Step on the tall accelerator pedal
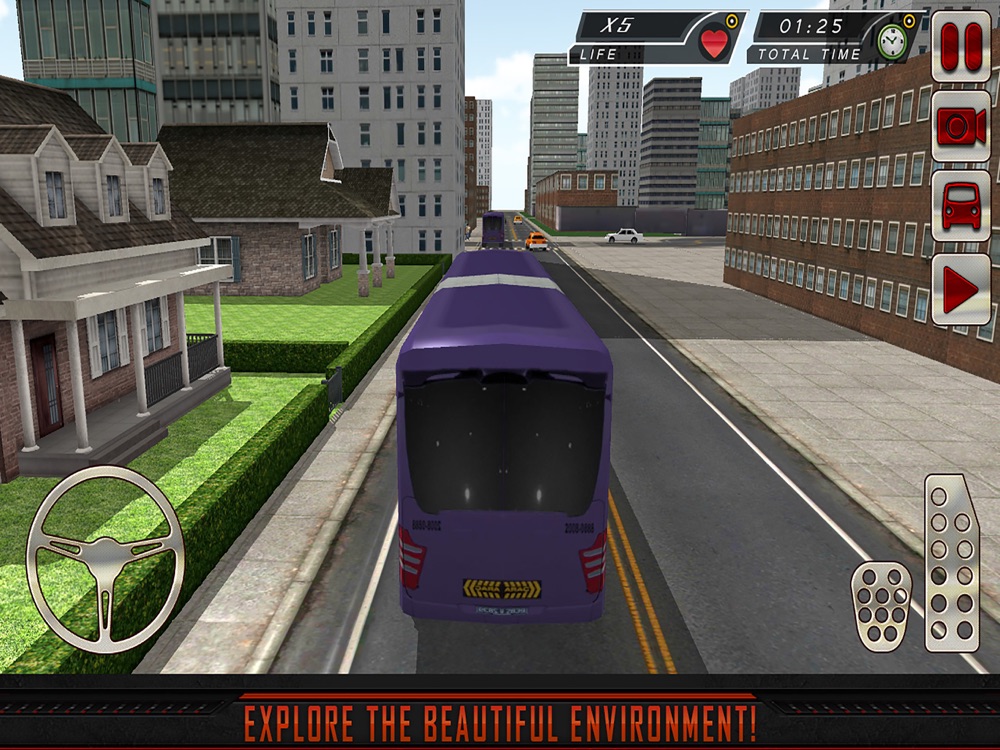This screenshot has height=750, width=1000. click(x=951, y=563)
